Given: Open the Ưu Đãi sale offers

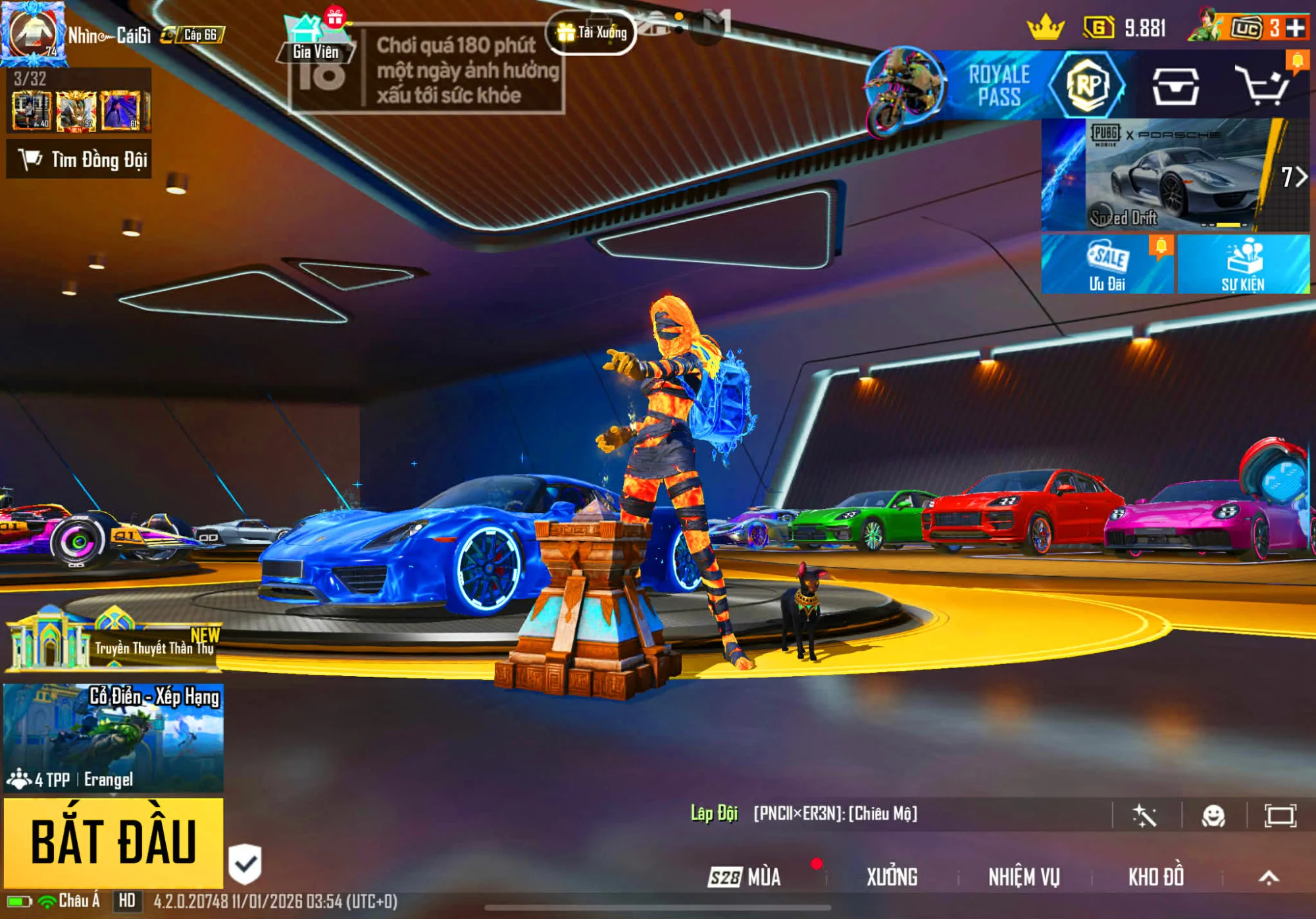Looking at the screenshot, I should pyautogui.click(x=1107, y=265).
